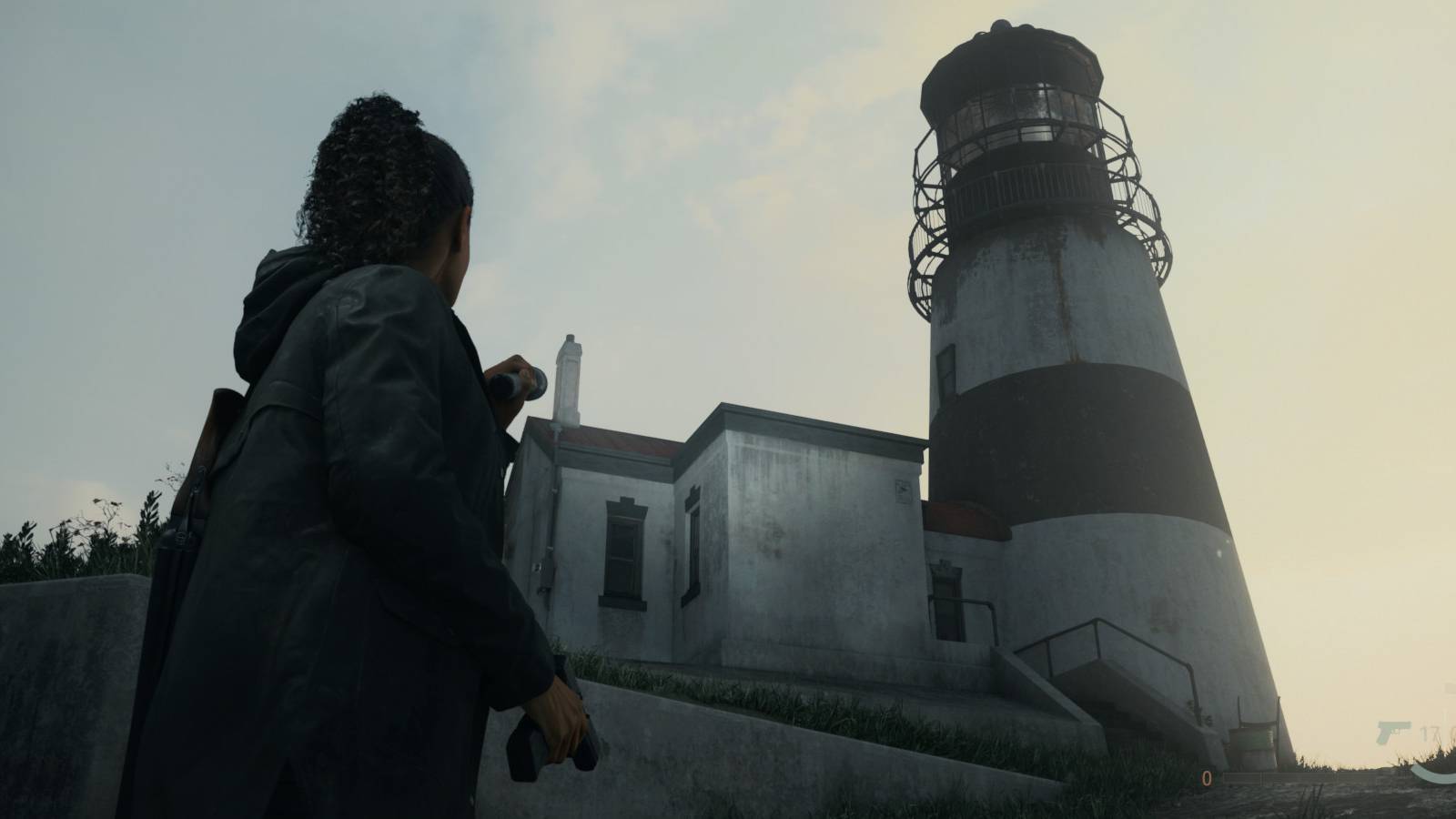Select the battery count showing 0

(1207, 778)
